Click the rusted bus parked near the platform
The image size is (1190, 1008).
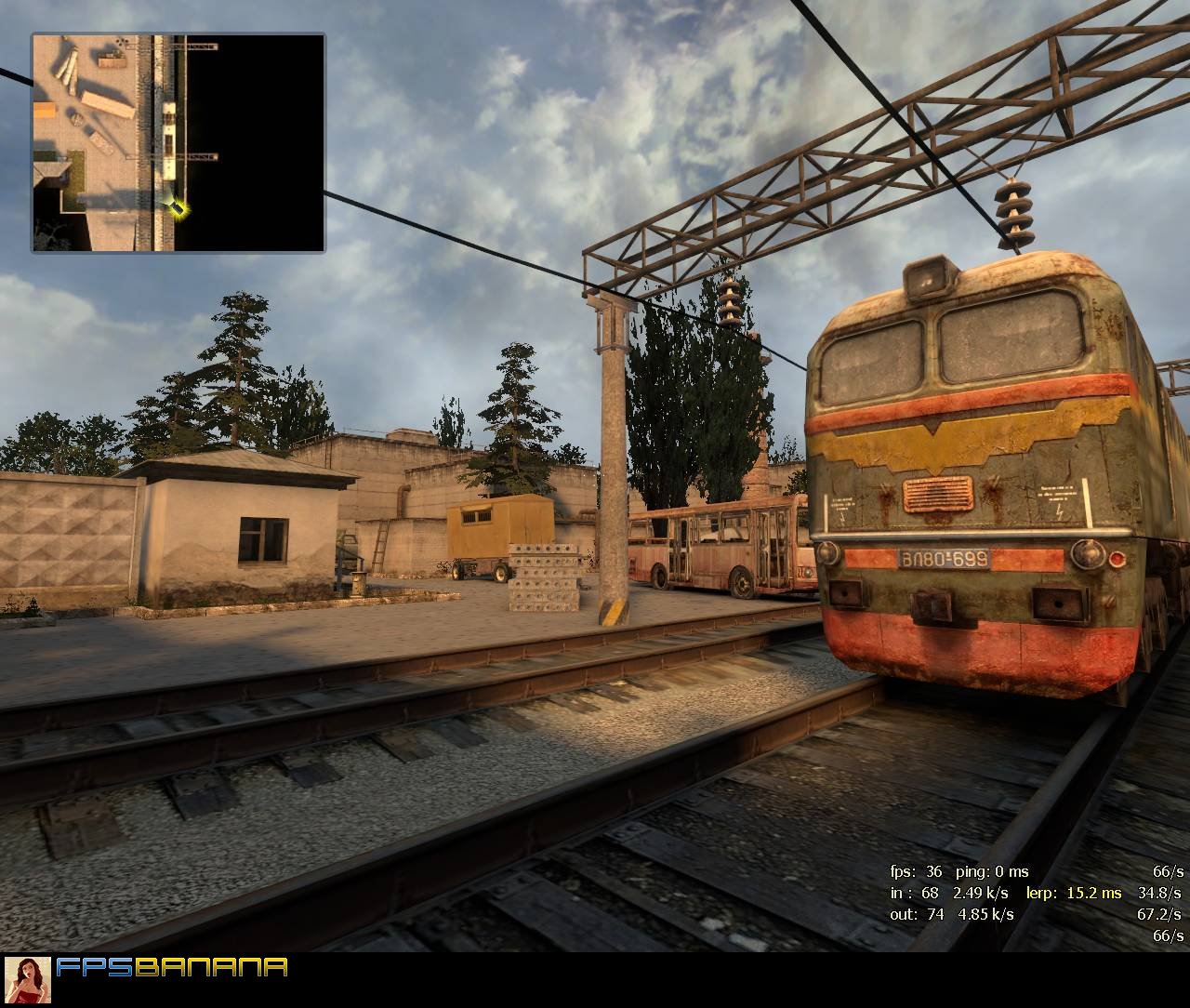(716, 549)
